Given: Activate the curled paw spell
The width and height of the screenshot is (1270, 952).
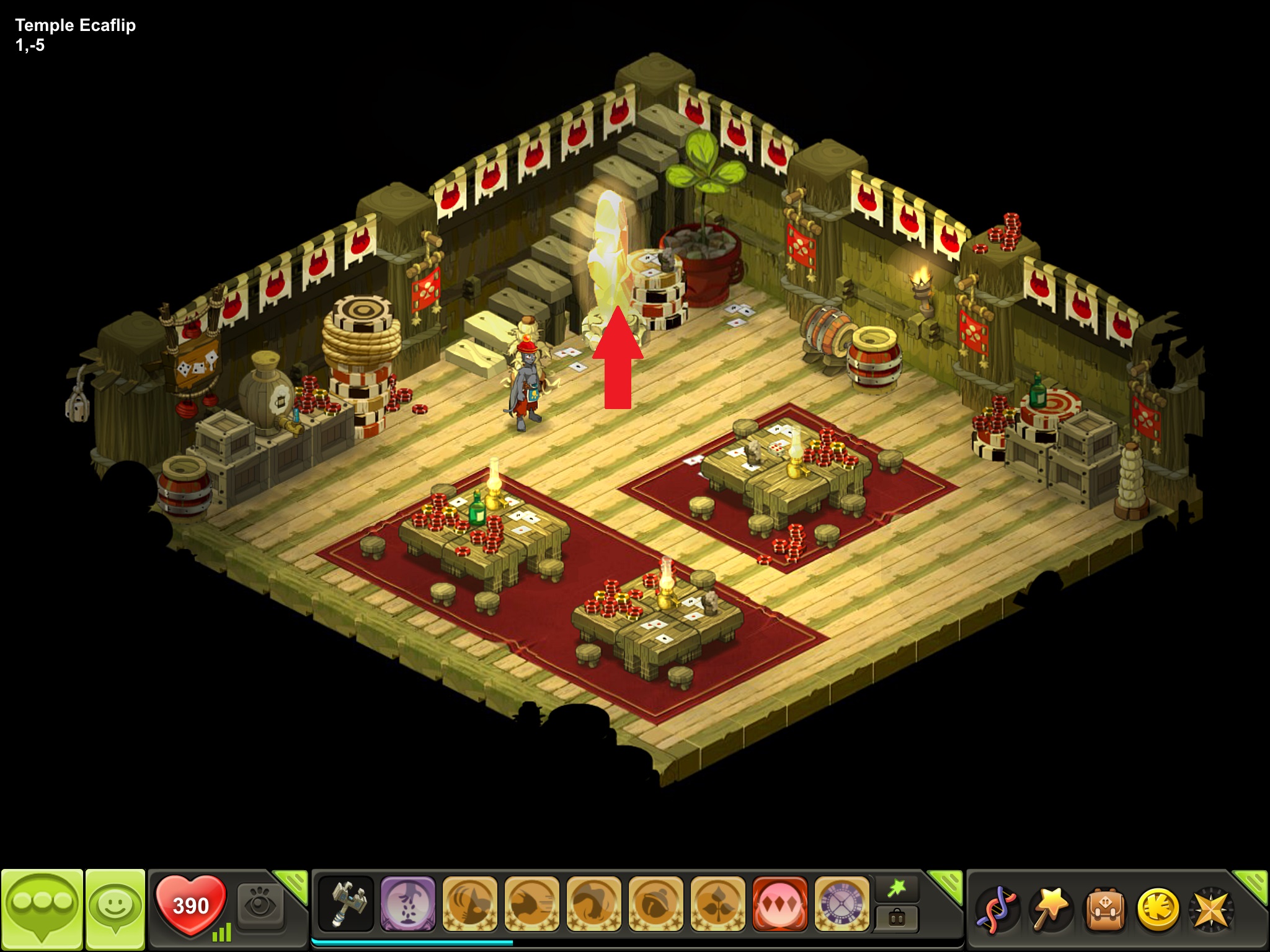Looking at the screenshot, I should click(593, 904).
